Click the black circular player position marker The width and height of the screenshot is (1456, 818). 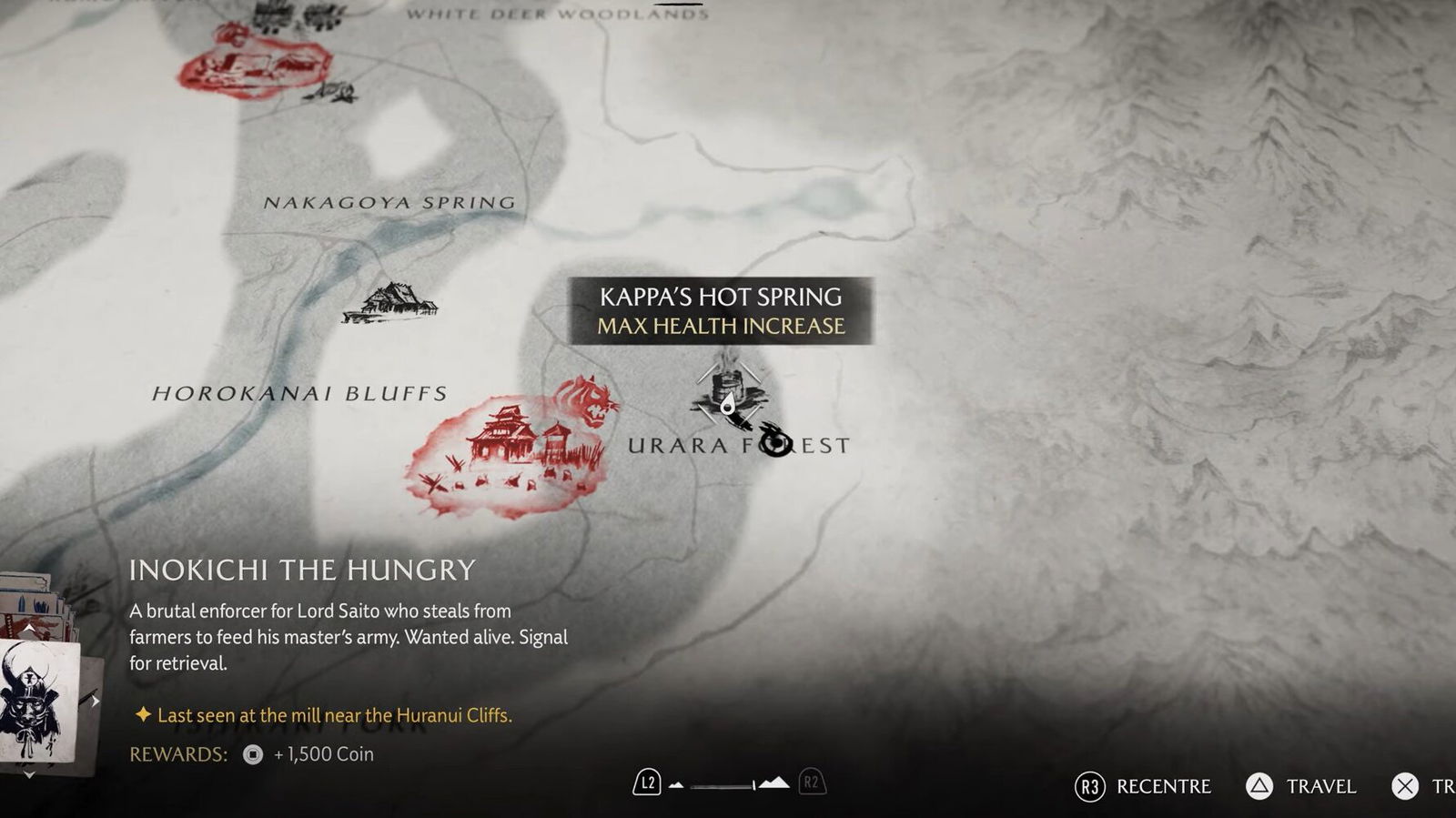775,443
